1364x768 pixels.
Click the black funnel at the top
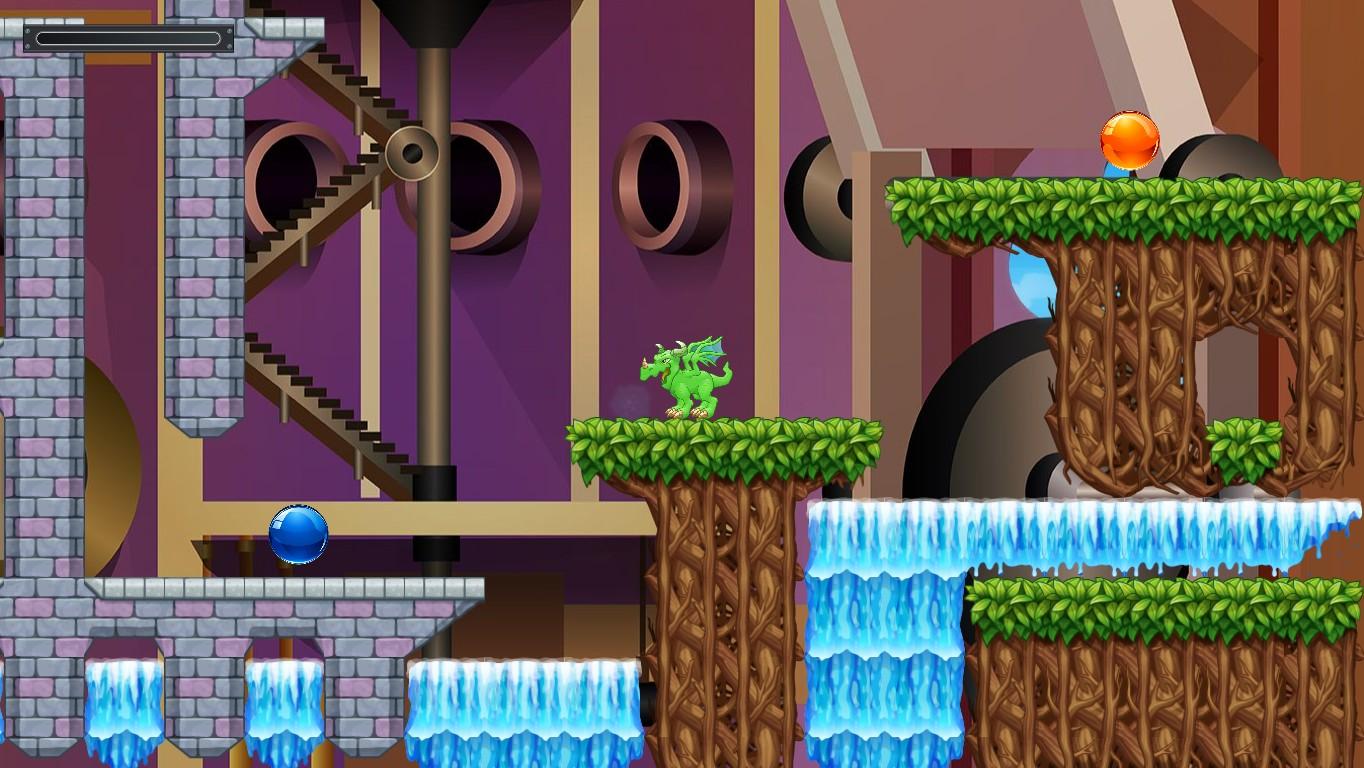tap(430, 20)
